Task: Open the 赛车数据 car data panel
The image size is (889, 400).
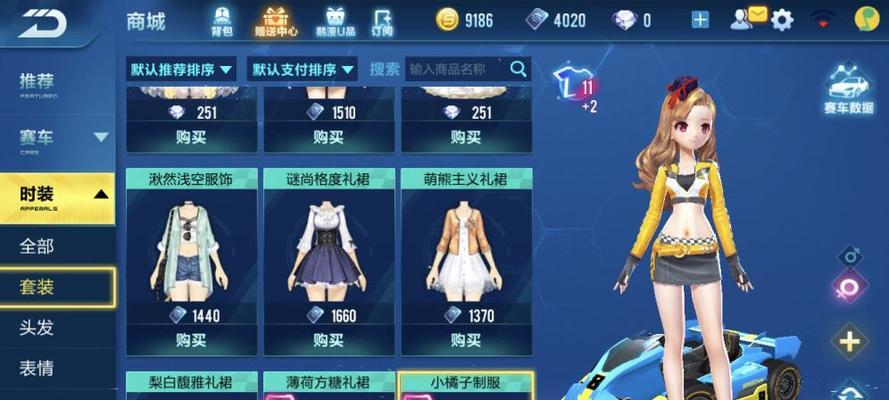Action: coord(848,90)
